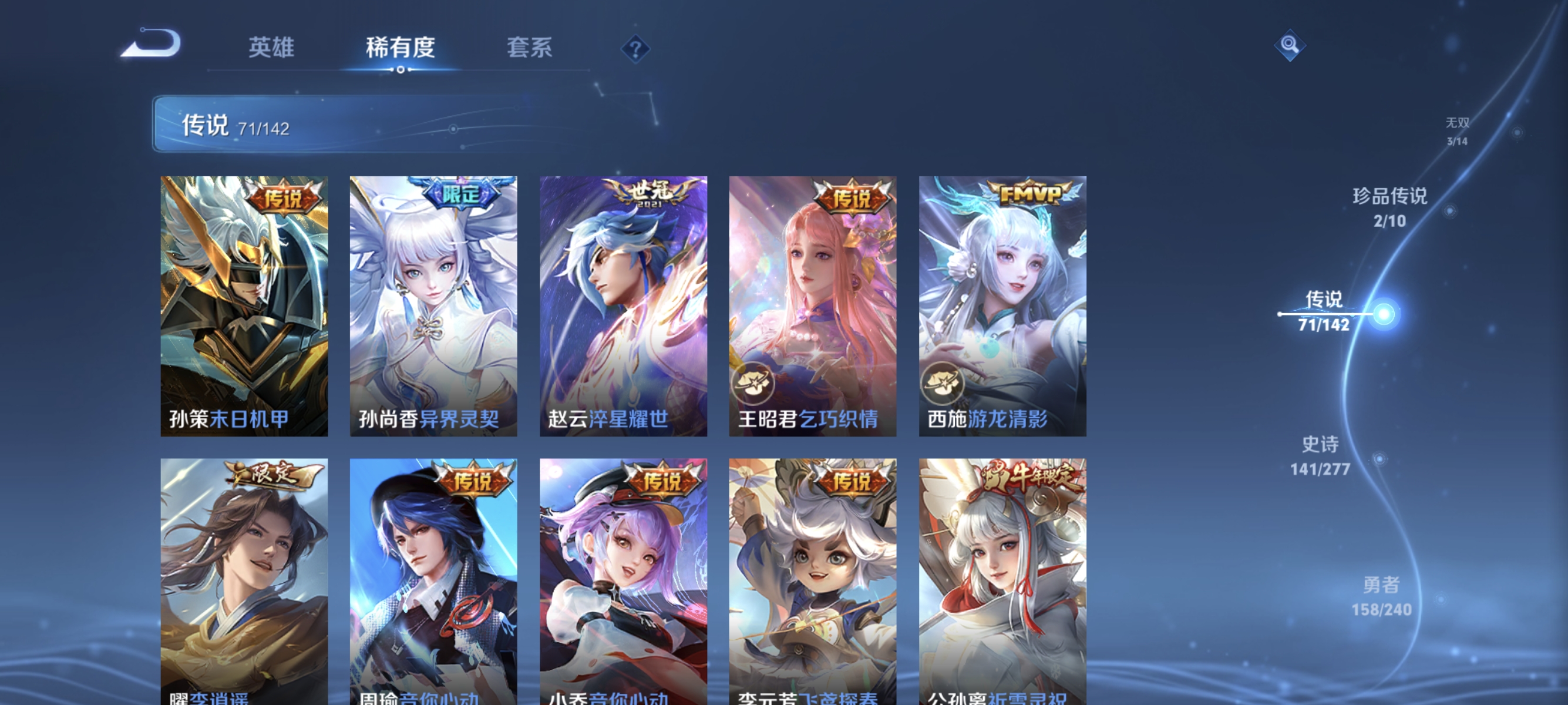
Task: Open the 周瑜音你心动 skin thumbnail
Action: [434, 578]
